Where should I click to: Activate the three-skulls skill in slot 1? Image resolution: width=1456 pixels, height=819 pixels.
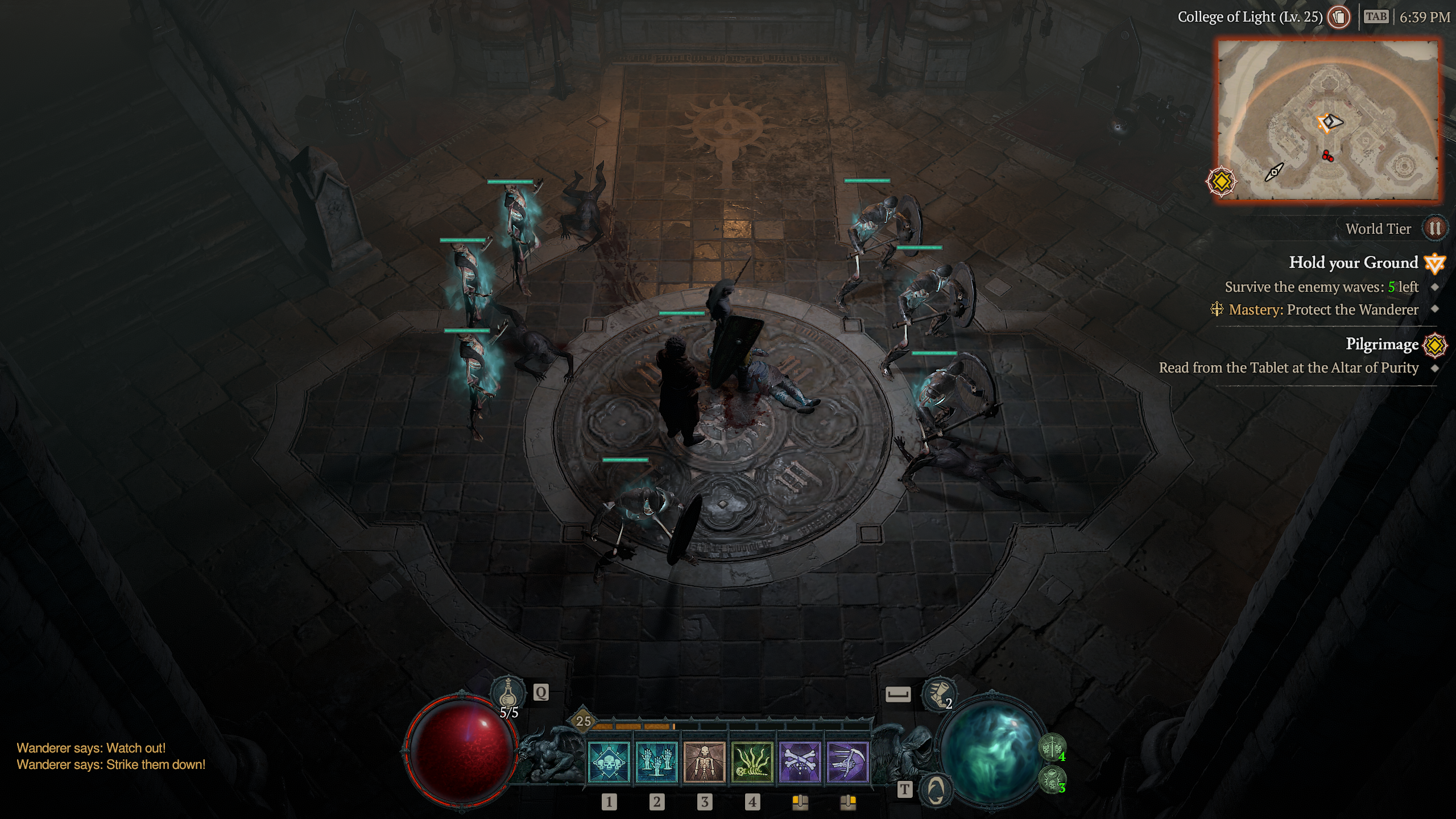click(609, 763)
